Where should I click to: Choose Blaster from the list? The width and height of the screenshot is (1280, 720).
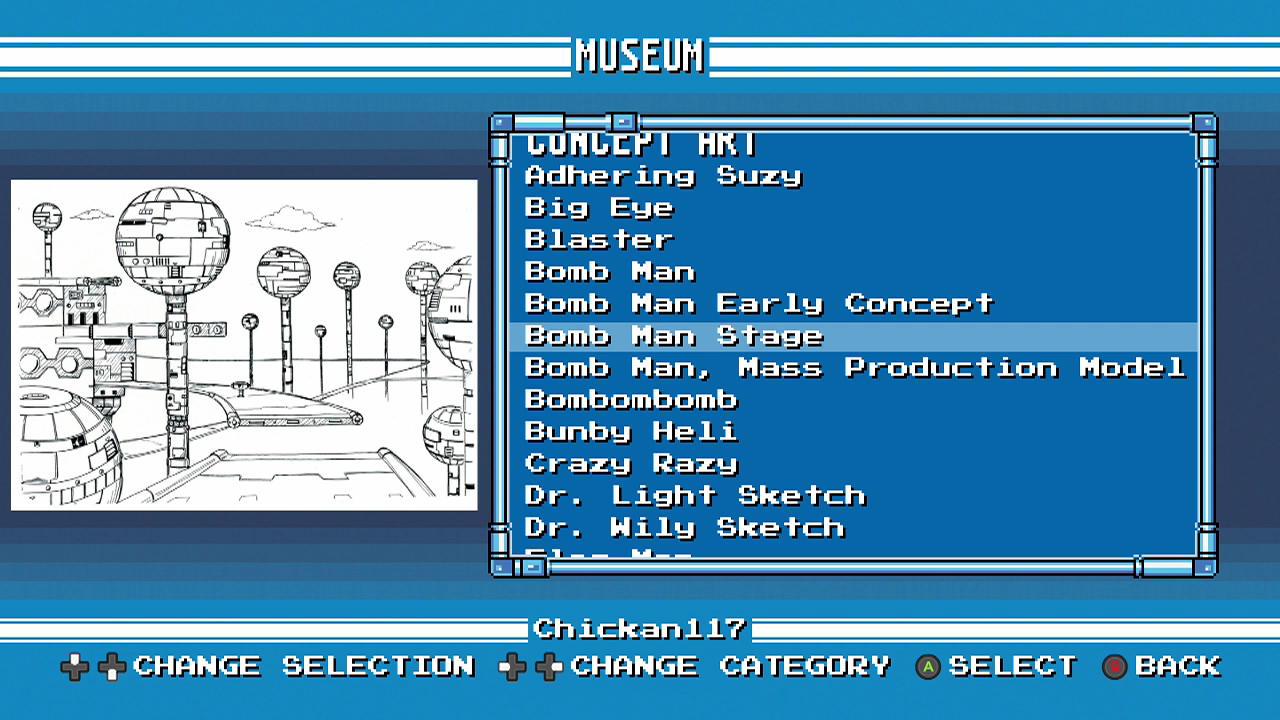(x=599, y=240)
